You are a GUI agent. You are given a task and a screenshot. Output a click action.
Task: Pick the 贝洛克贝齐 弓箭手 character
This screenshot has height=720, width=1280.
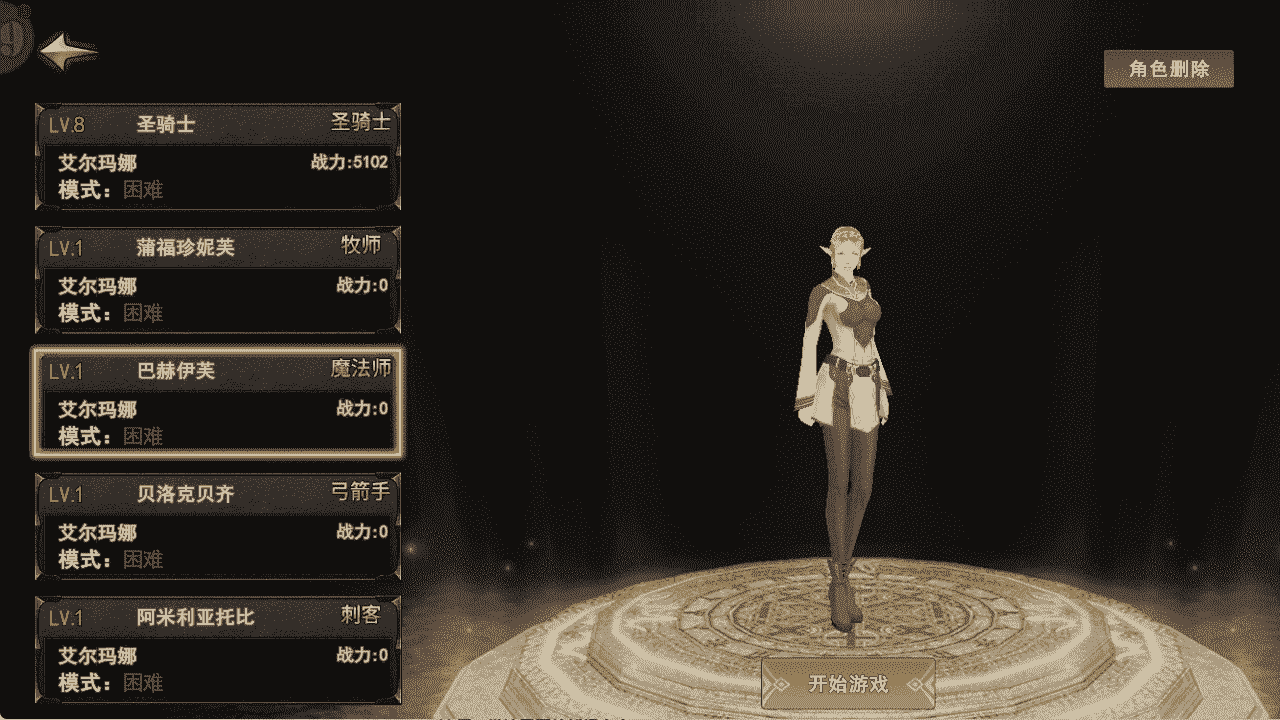click(218, 526)
